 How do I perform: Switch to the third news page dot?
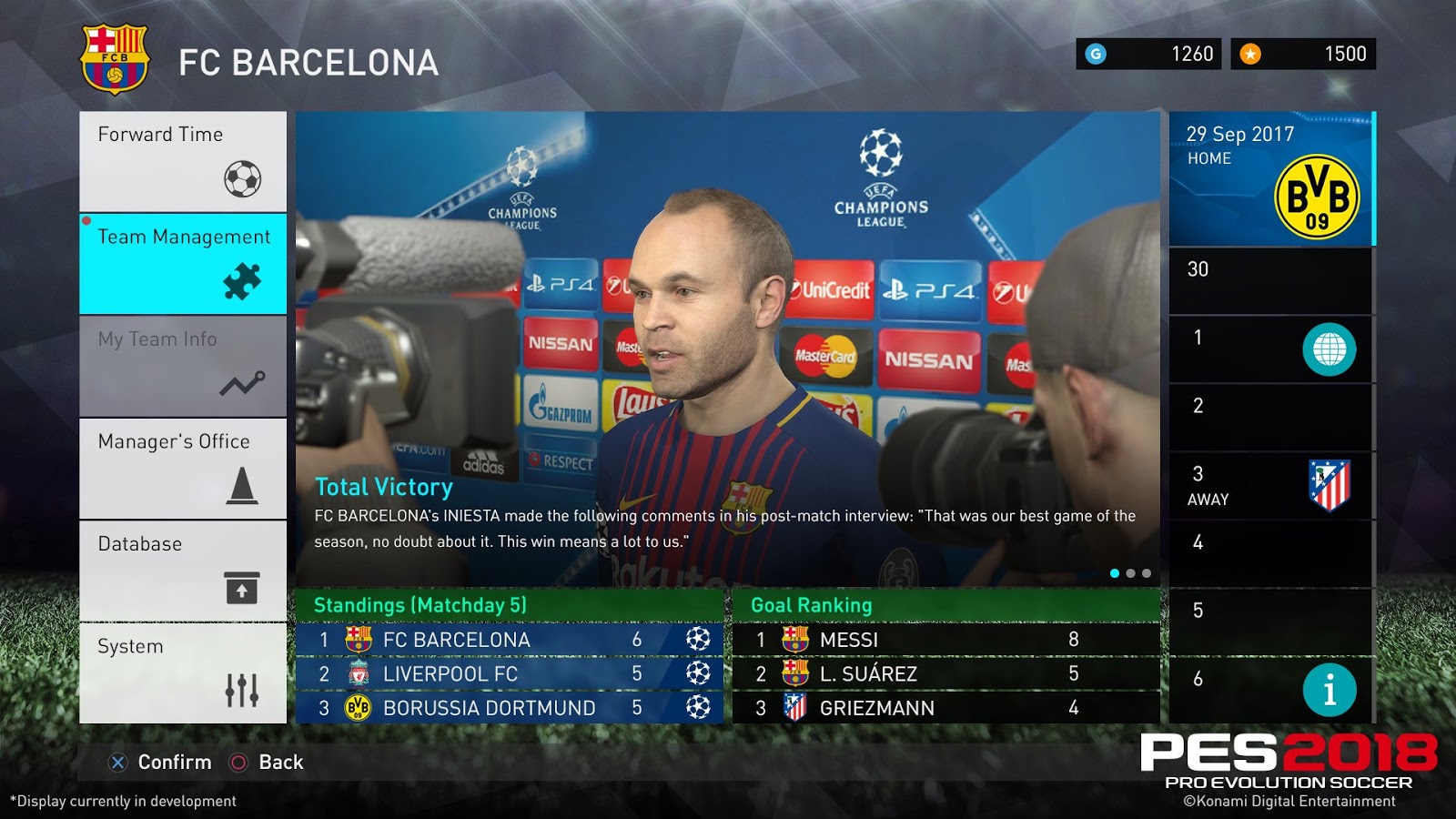pos(1148,573)
